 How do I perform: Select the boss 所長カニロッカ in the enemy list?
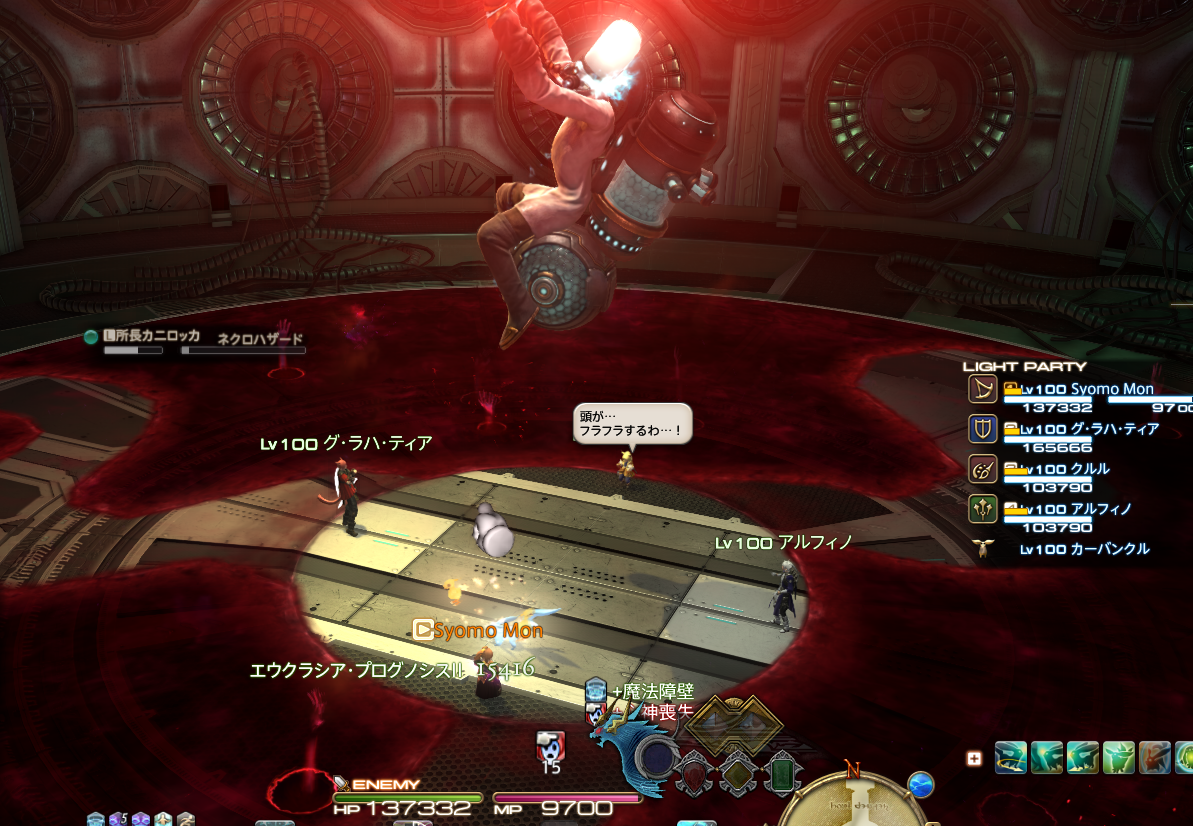[x=152, y=337]
